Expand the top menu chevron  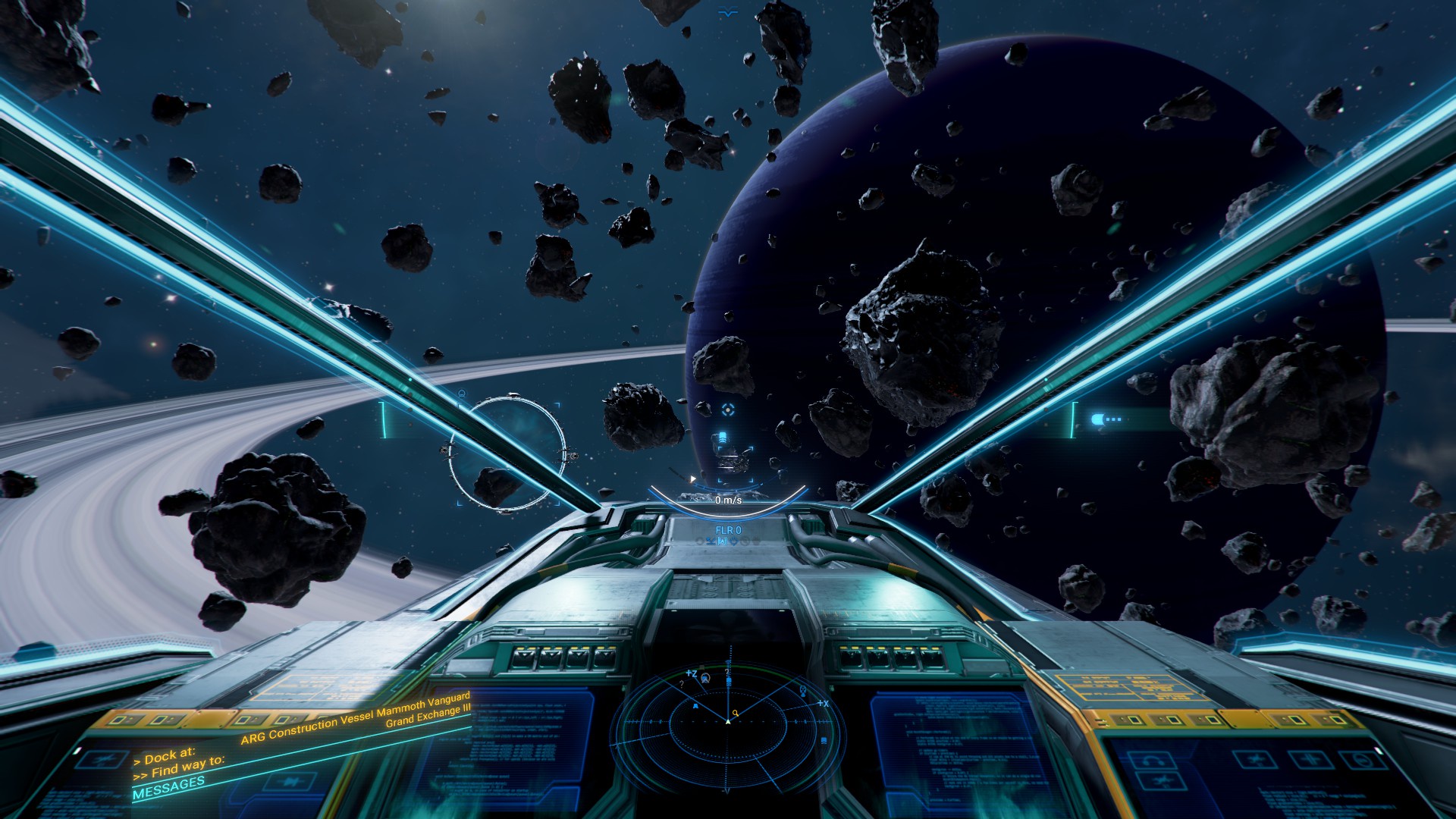tap(728, 12)
